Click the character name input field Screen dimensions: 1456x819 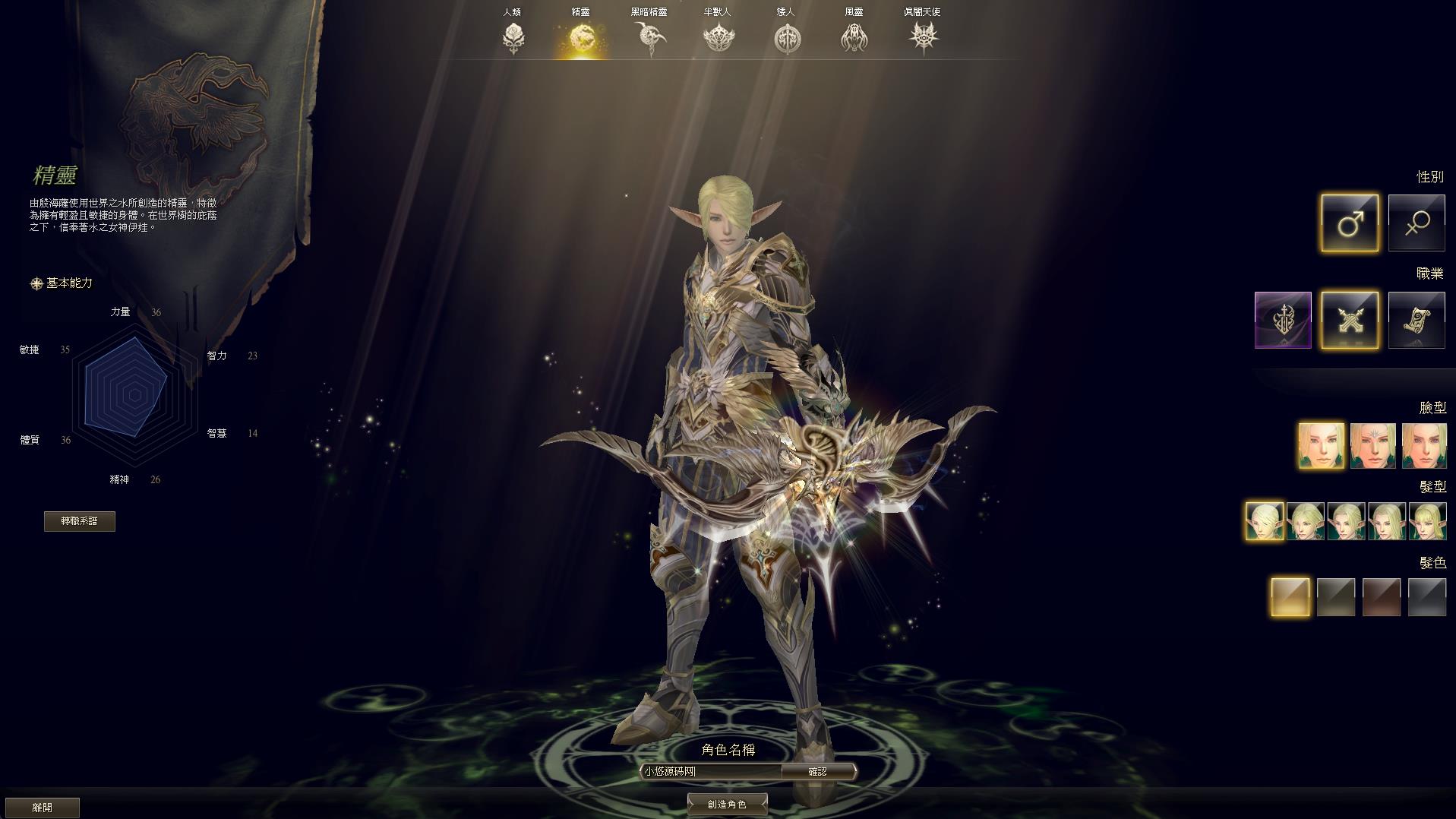pyautogui.click(x=710, y=771)
